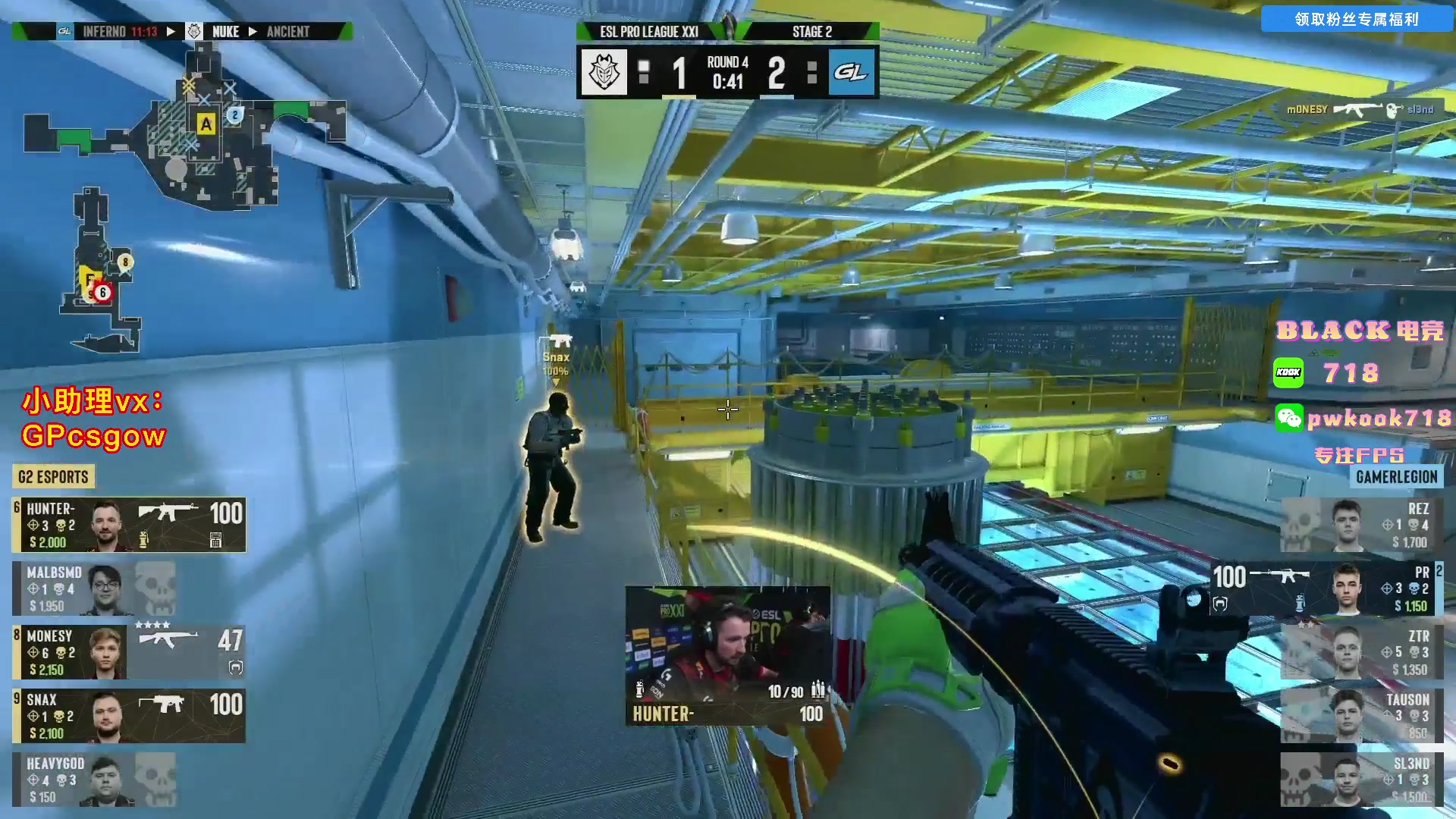This screenshot has width=1456, height=819.
Task: Select HEAVYGOD player card
Action: pos(94,780)
